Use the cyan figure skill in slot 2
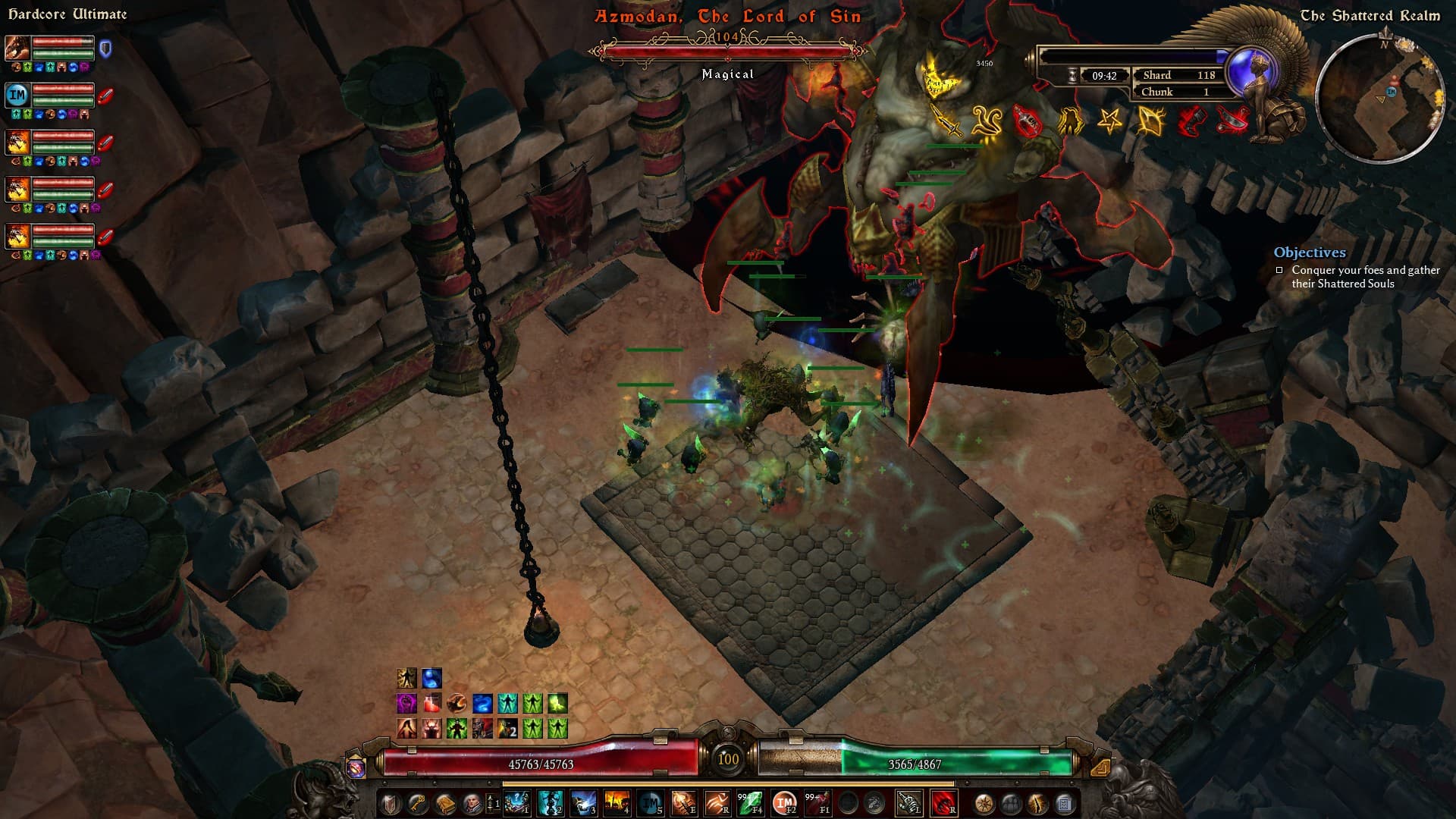The width and height of the screenshot is (1456, 819). (x=551, y=803)
